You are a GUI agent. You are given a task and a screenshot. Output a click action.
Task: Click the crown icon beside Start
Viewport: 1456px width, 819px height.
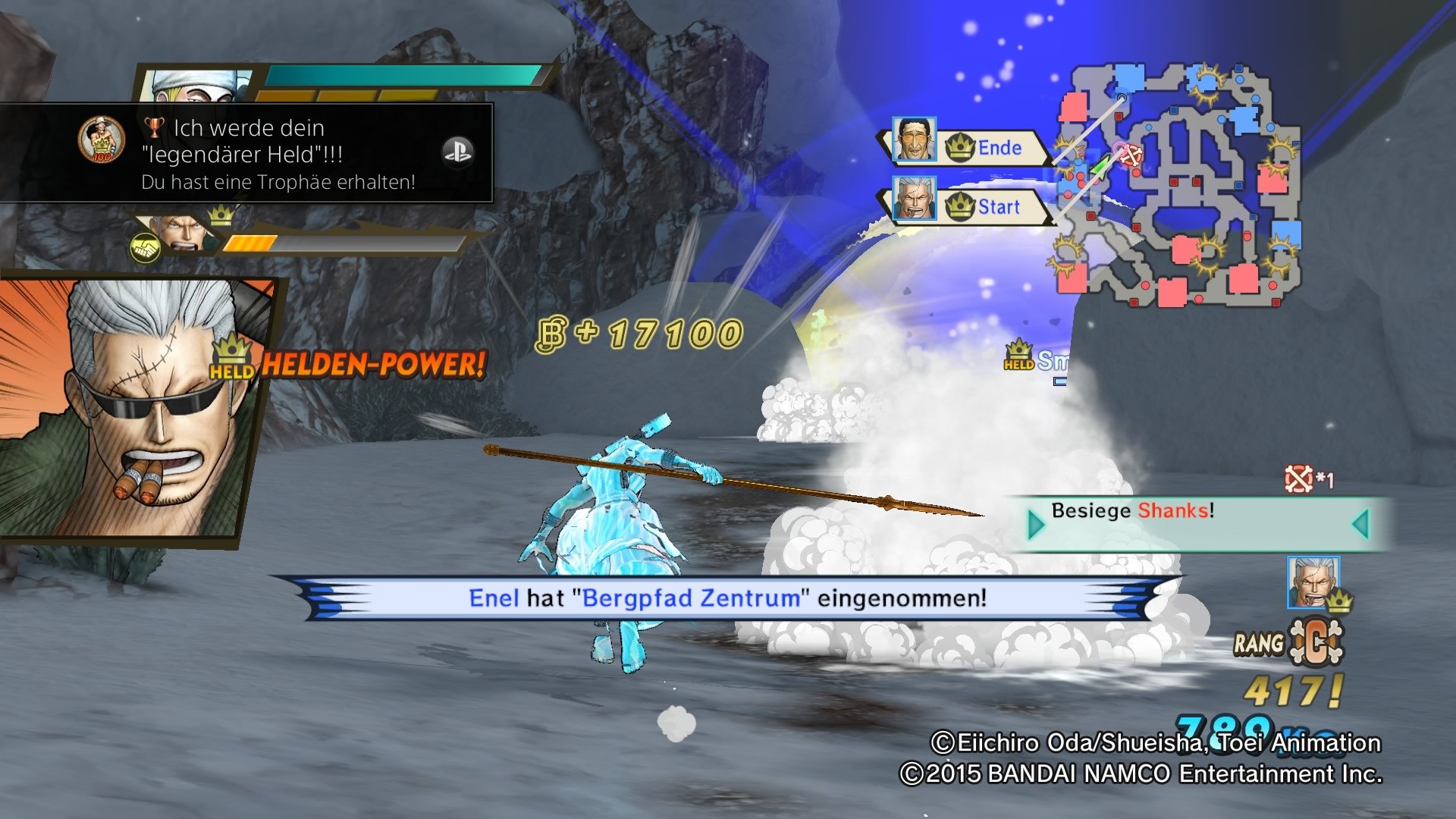[961, 207]
